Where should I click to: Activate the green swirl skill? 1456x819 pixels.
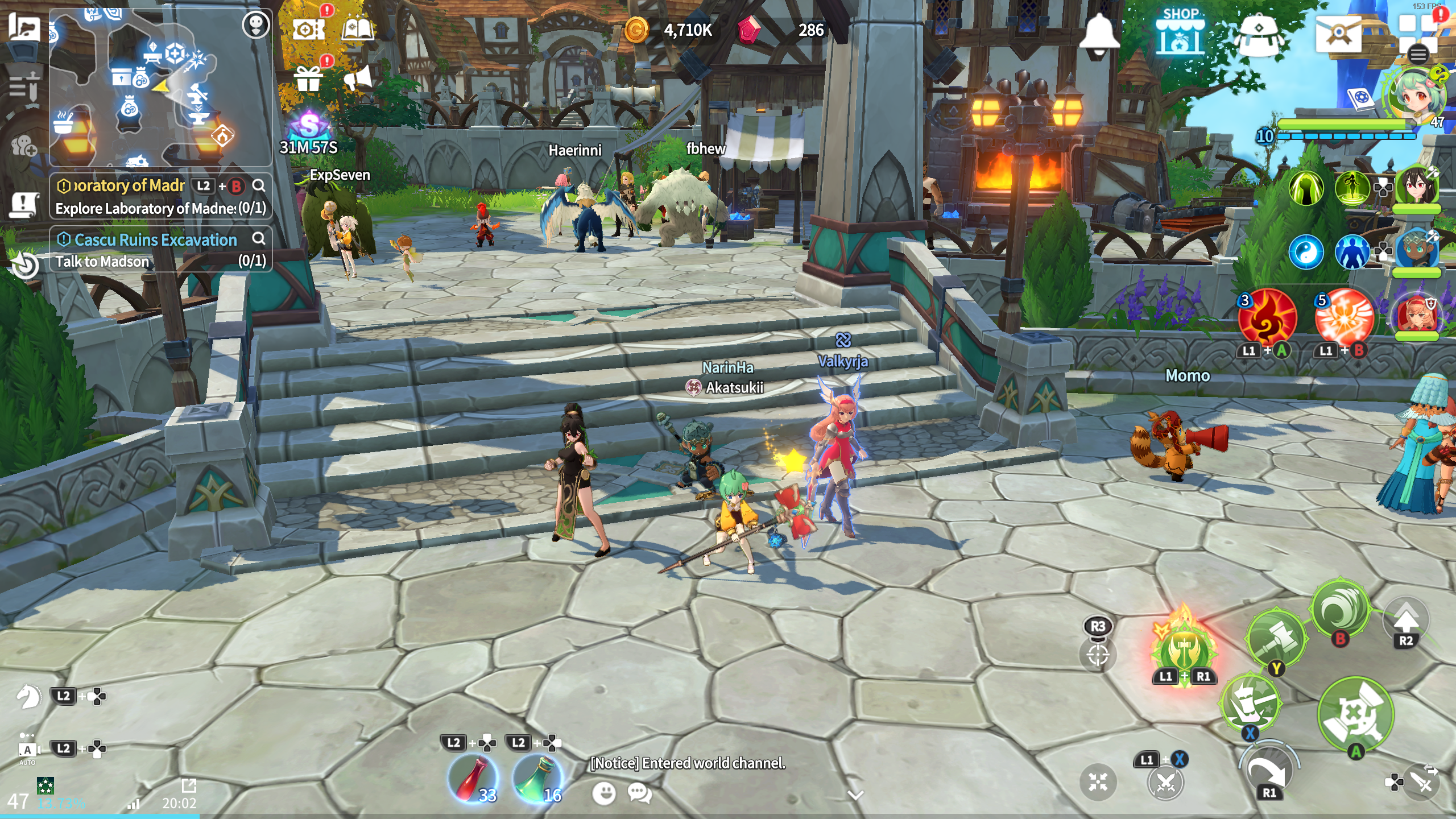click(x=1341, y=609)
